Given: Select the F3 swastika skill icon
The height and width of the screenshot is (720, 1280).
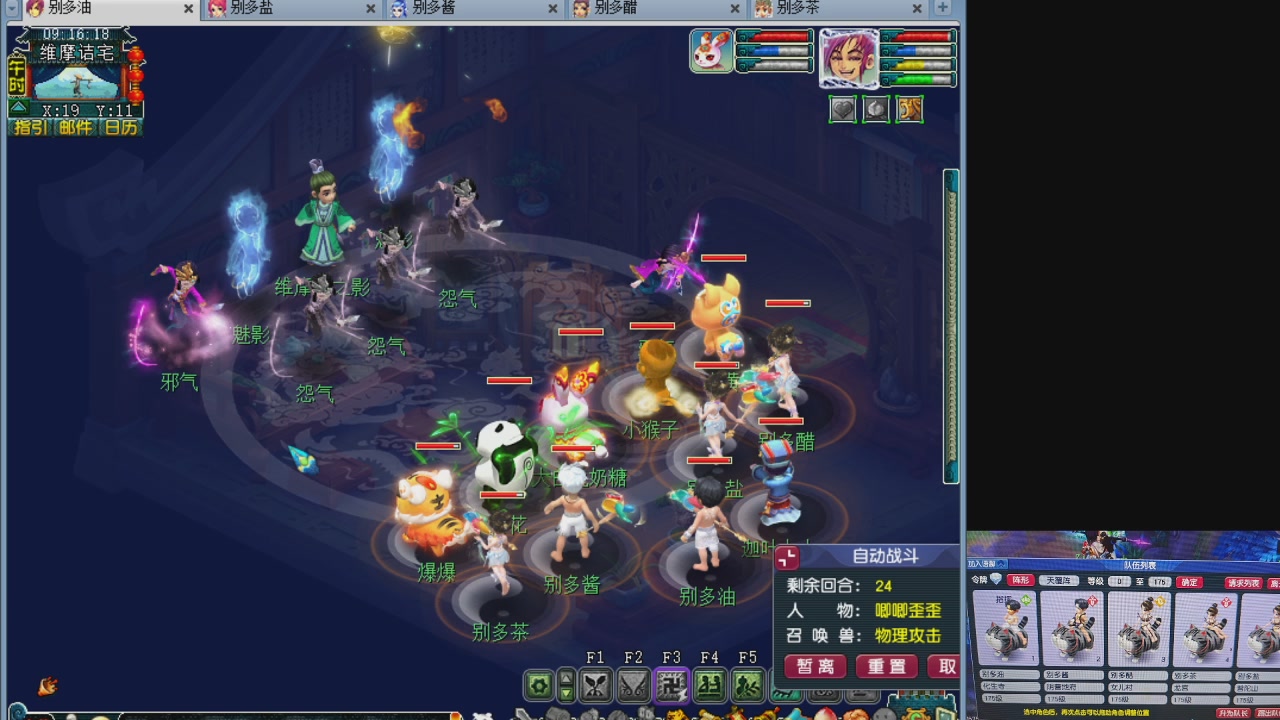Looking at the screenshot, I should pos(672,686).
